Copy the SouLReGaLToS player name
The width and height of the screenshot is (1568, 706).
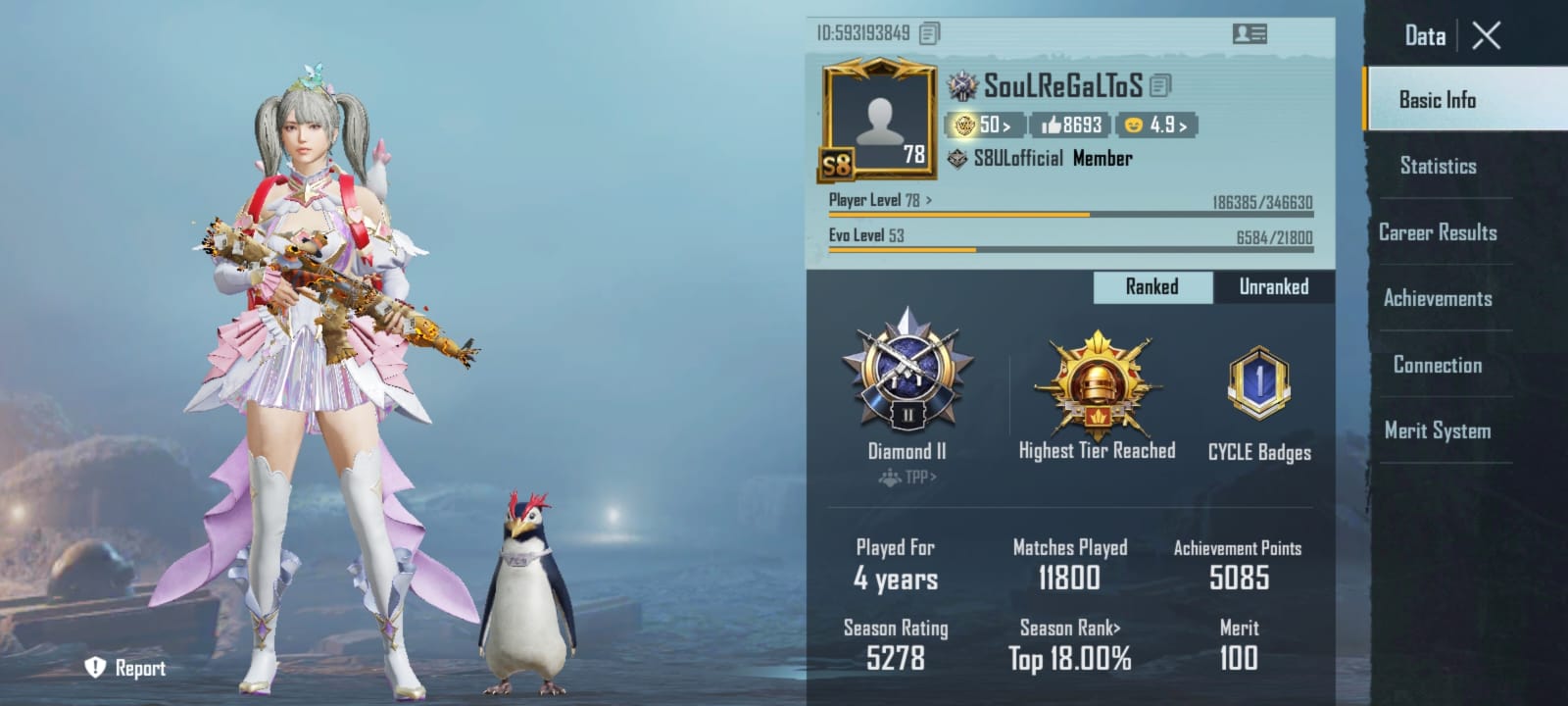pyautogui.click(x=1160, y=86)
